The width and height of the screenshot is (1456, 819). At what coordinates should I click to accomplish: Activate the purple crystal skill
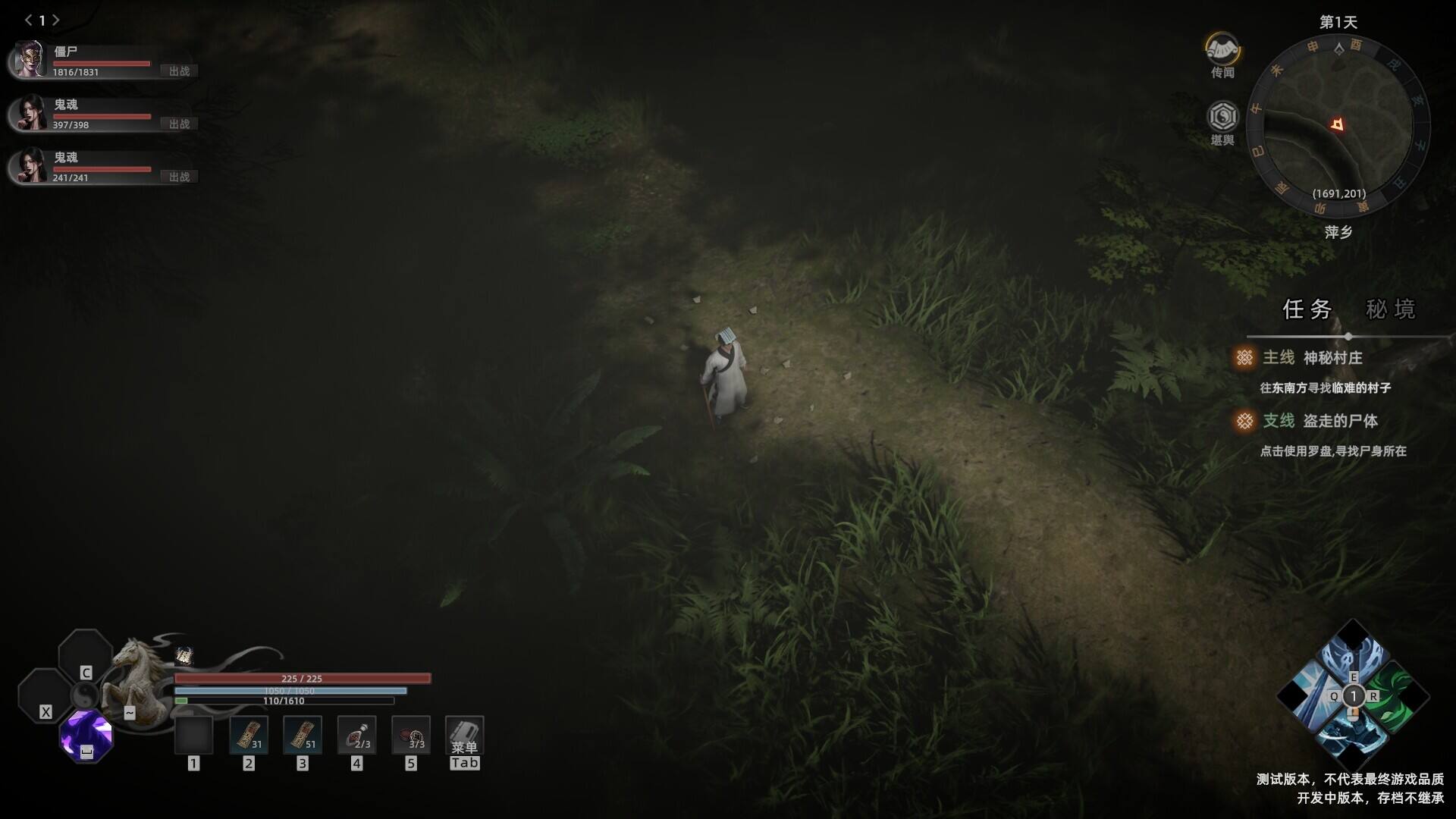pos(86,736)
